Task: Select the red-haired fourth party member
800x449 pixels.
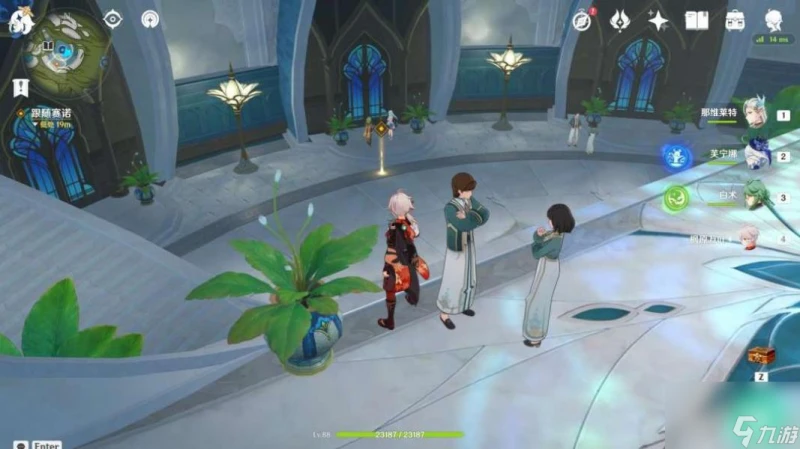Action: (752, 238)
